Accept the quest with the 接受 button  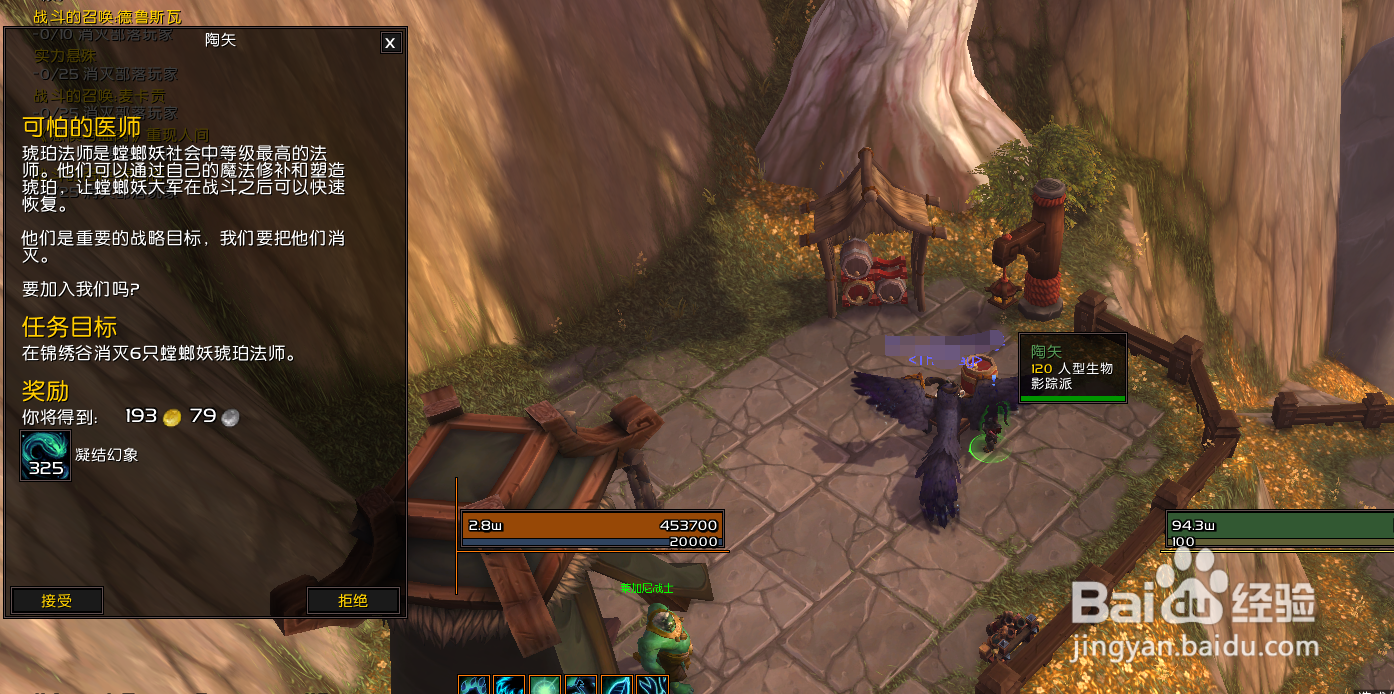(x=57, y=600)
